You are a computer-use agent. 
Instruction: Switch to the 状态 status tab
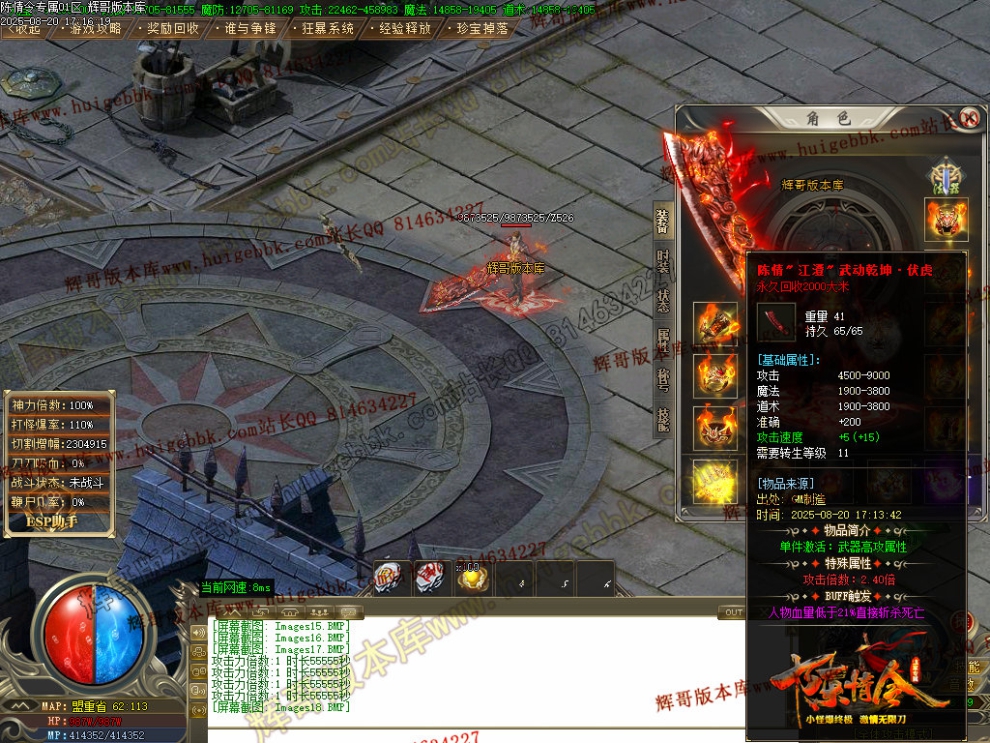coord(662,300)
